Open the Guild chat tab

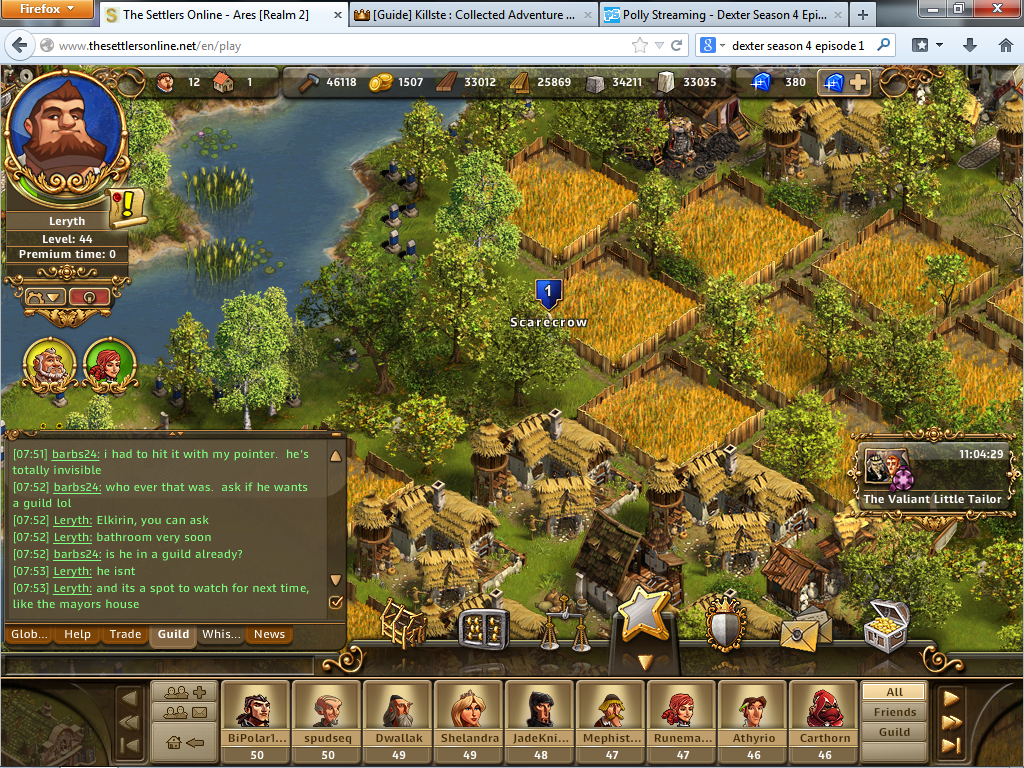click(173, 634)
